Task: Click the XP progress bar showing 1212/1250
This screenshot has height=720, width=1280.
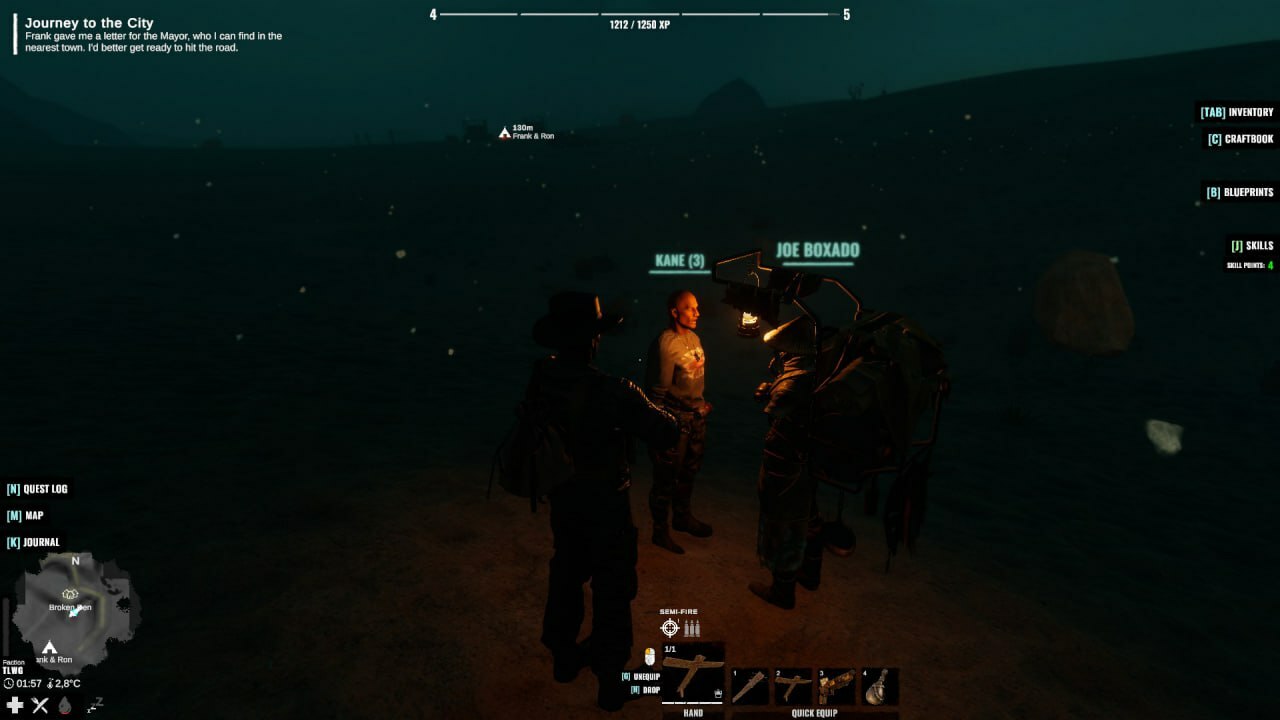Action: [x=640, y=16]
